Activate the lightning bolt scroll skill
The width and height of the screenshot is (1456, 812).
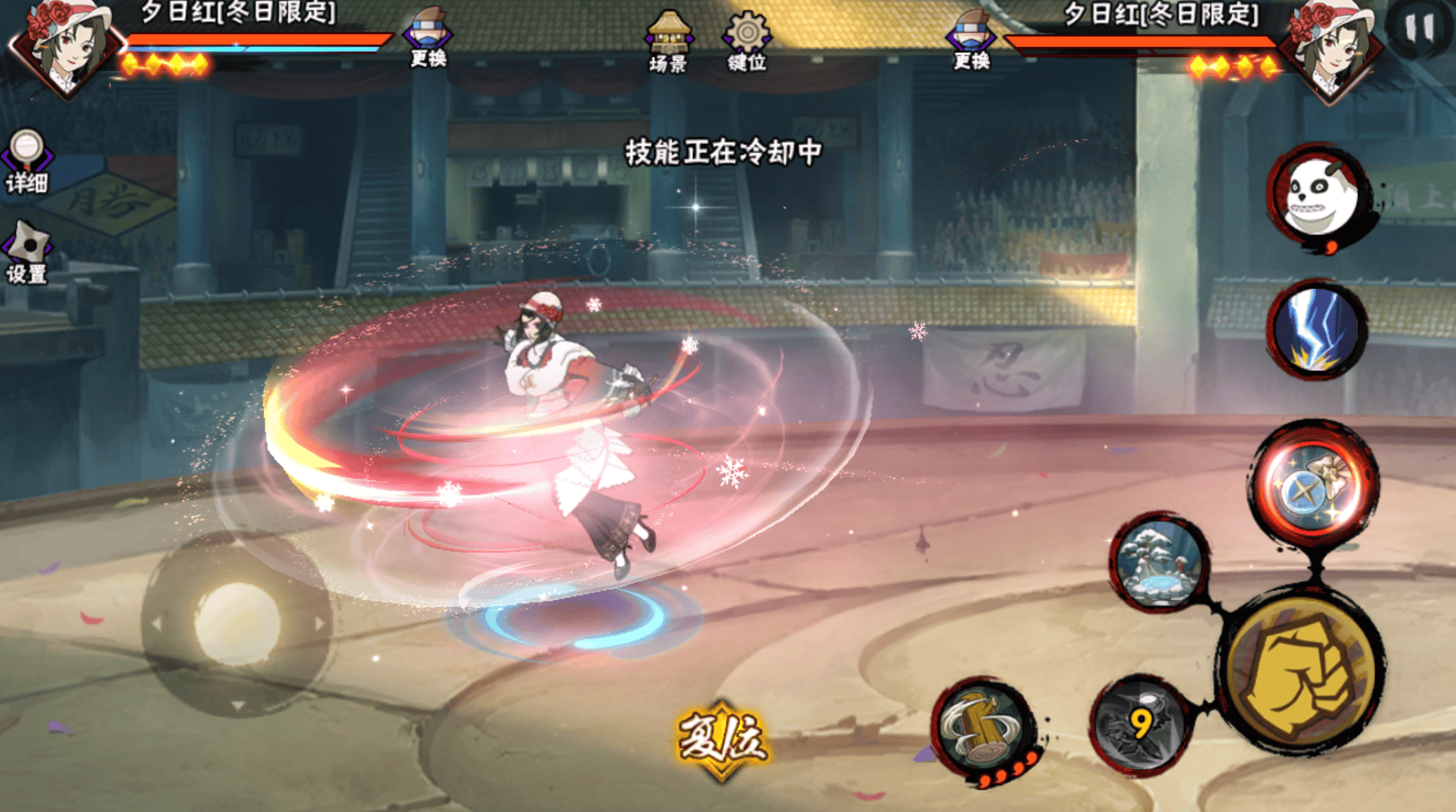pyautogui.click(x=1316, y=330)
